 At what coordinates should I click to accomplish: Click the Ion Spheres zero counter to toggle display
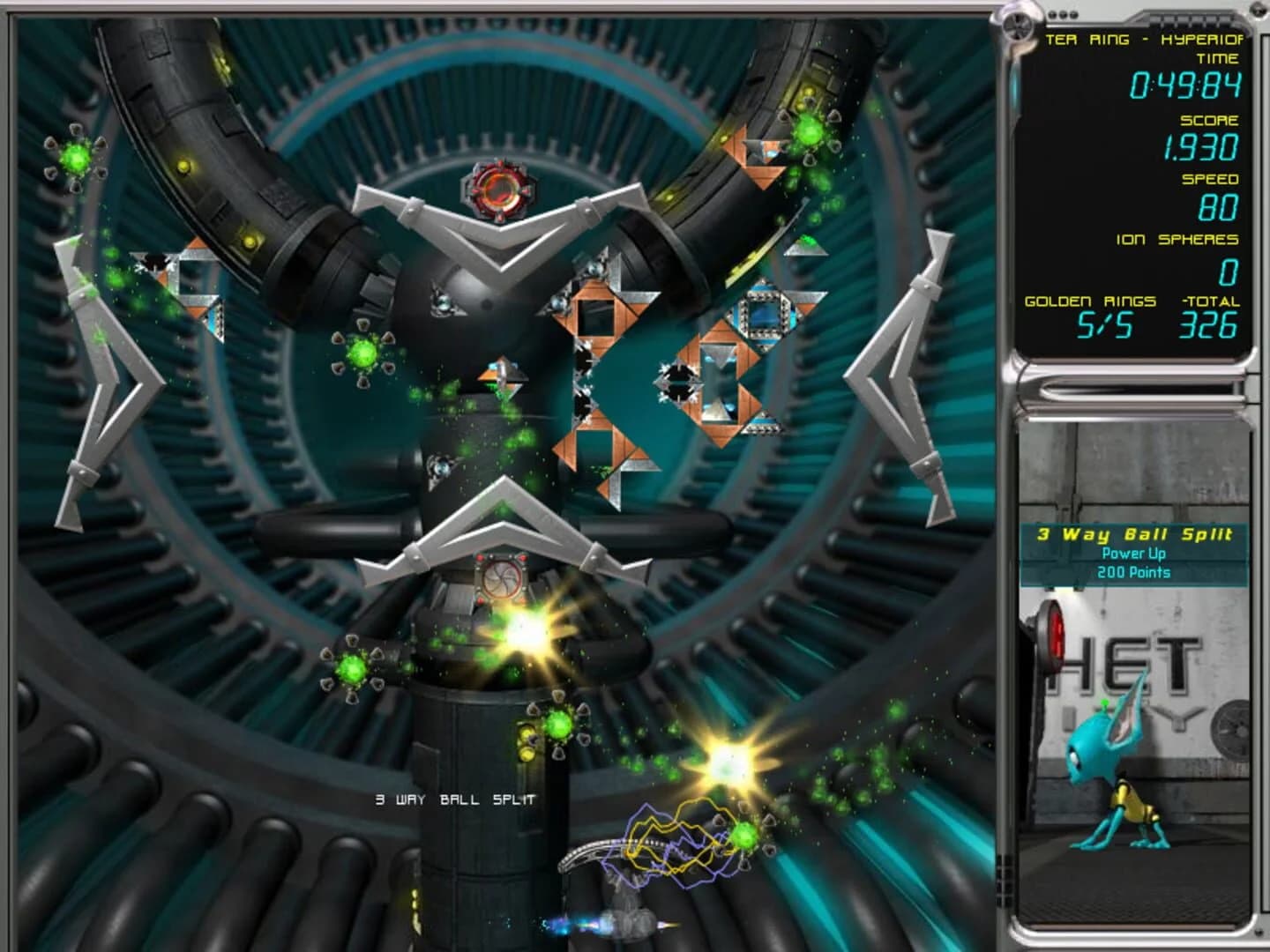[x=1229, y=271]
